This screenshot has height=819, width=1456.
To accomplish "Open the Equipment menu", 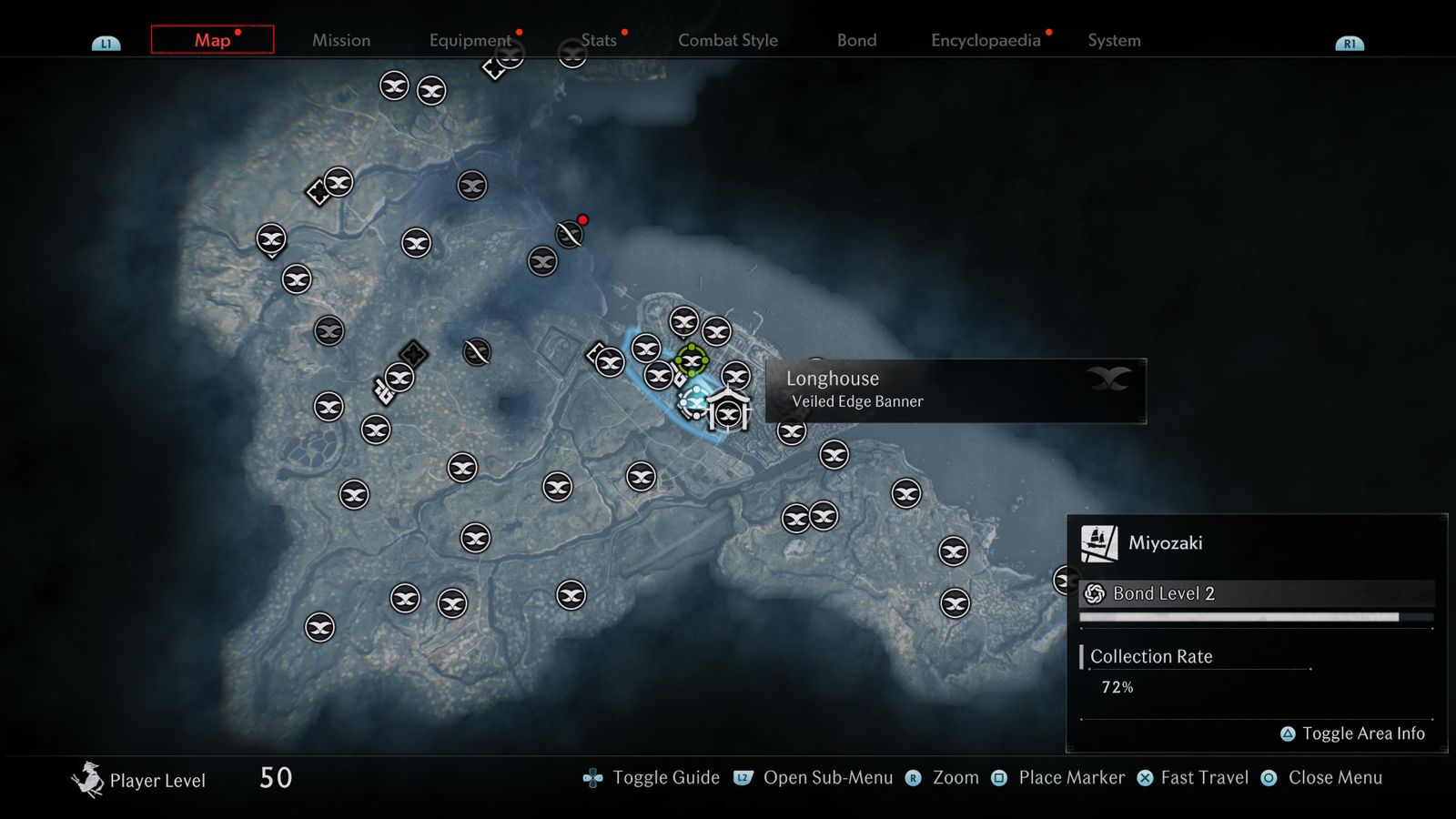I will tap(470, 40).
